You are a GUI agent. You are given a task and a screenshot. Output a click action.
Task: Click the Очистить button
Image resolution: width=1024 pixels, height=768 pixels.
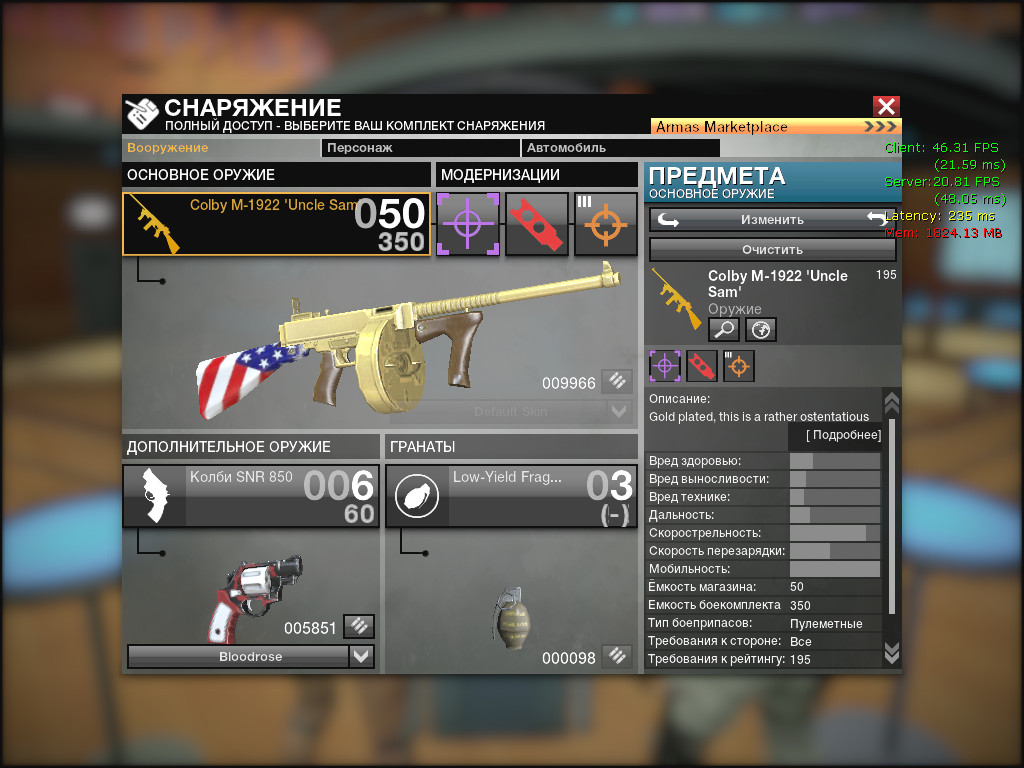coord(772,249)
